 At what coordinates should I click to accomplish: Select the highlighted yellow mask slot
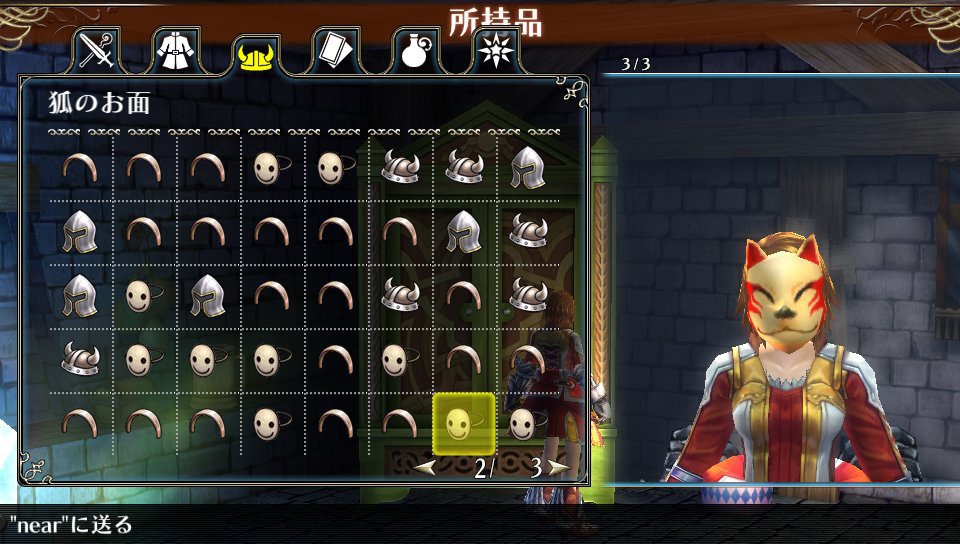coord(463,423)
